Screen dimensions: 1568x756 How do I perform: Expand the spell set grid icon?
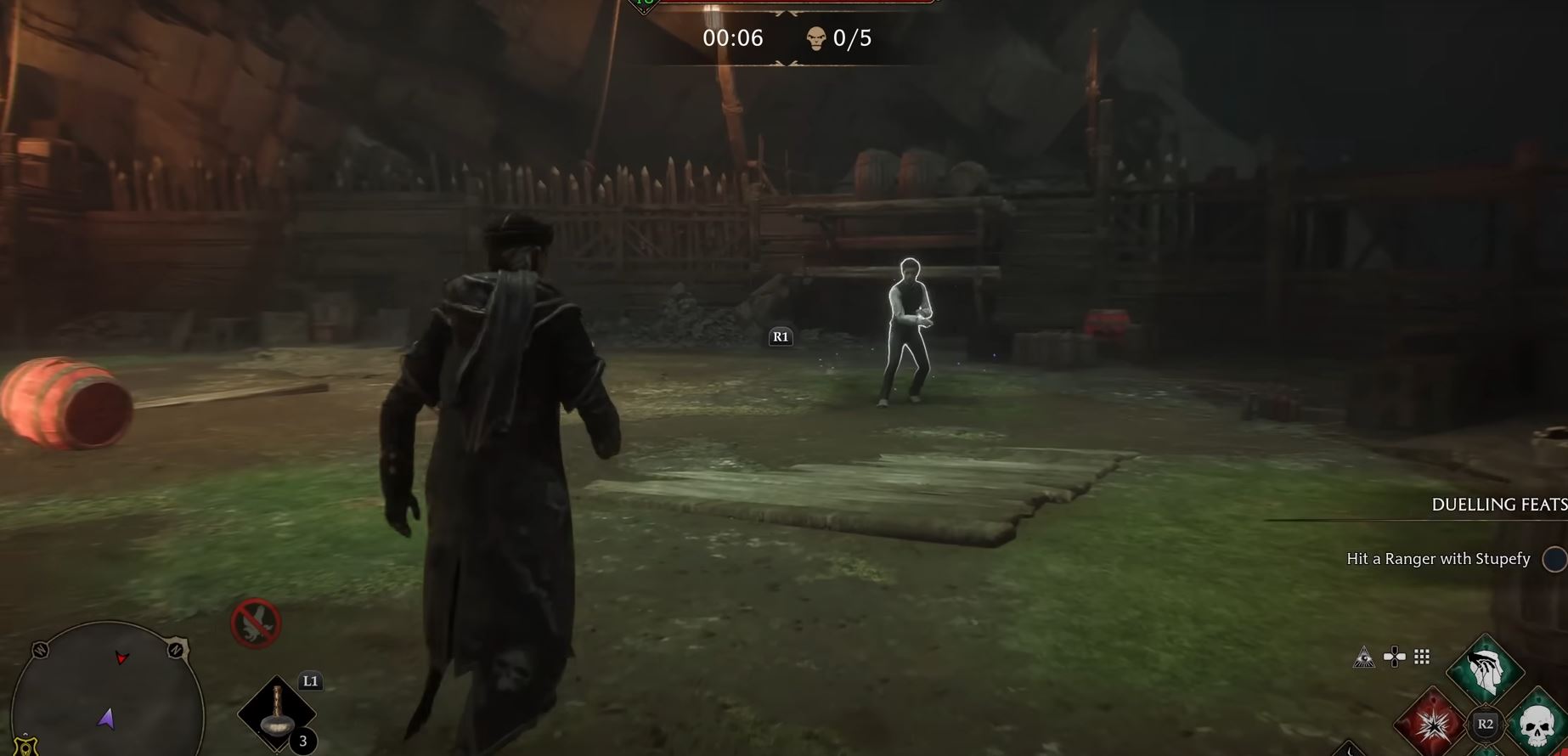click(x=1421, y=657)
